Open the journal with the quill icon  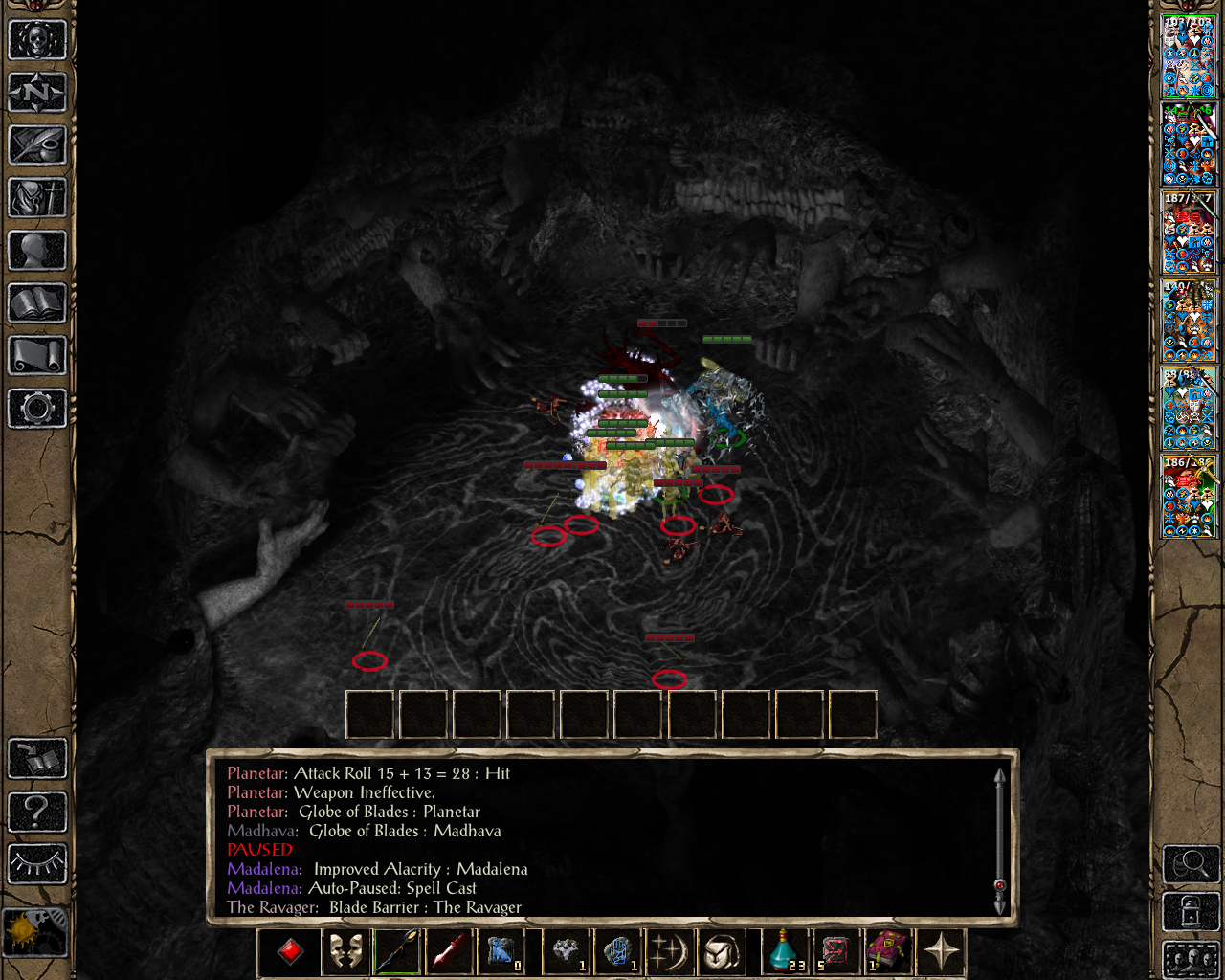[x=37, y=145]
